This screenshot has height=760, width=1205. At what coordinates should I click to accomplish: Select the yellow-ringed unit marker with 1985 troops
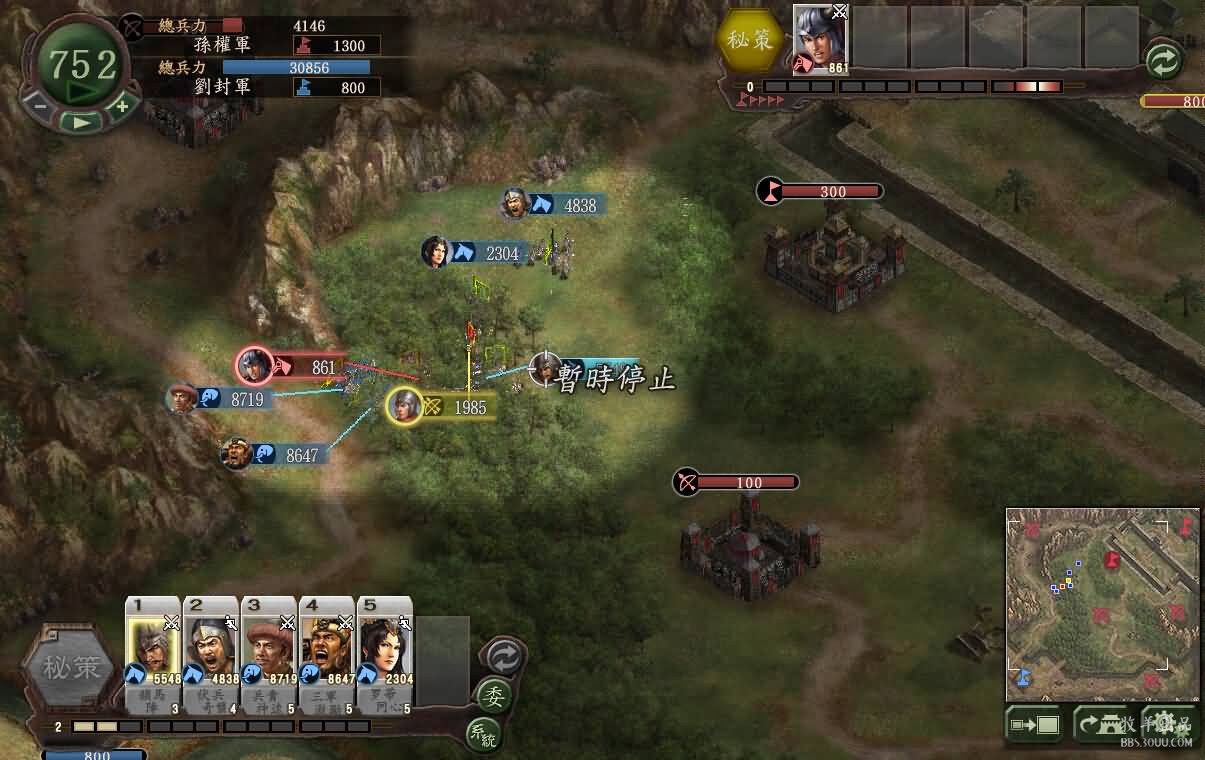click(405, 406)
